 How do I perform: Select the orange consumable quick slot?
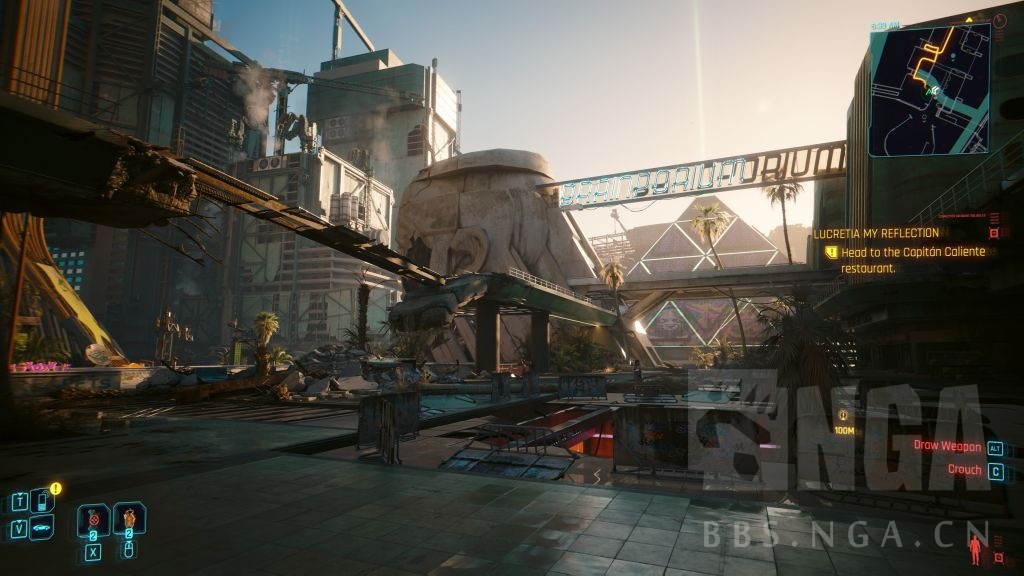(129, 519)
